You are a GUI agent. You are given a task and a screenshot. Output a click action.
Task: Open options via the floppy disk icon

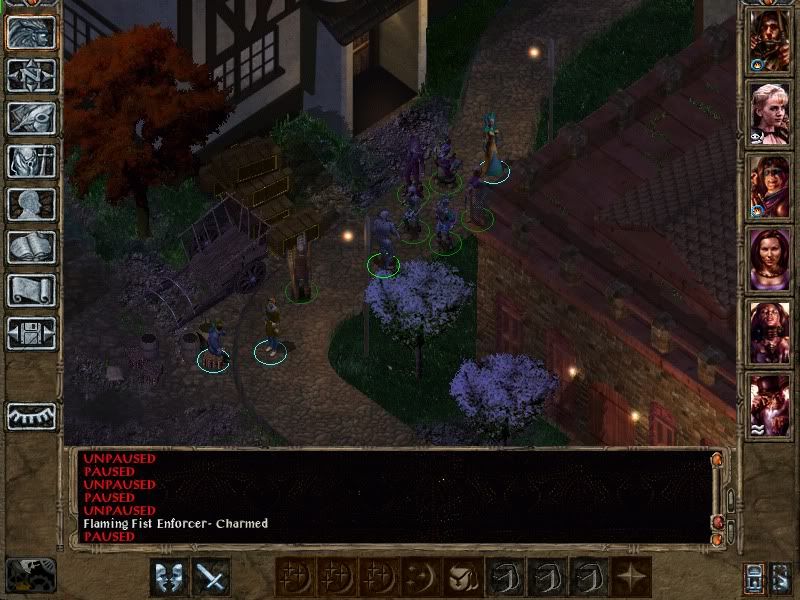(x=31, y=333)
